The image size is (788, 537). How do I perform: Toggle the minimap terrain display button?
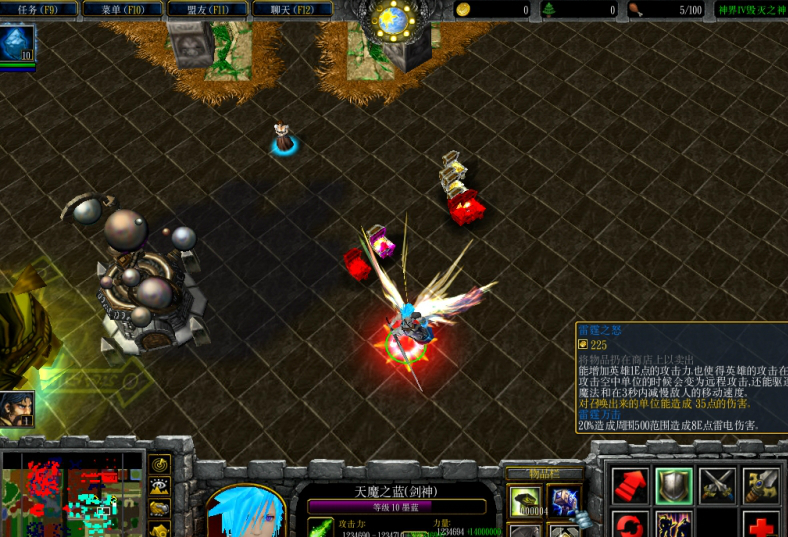(160, 487)
